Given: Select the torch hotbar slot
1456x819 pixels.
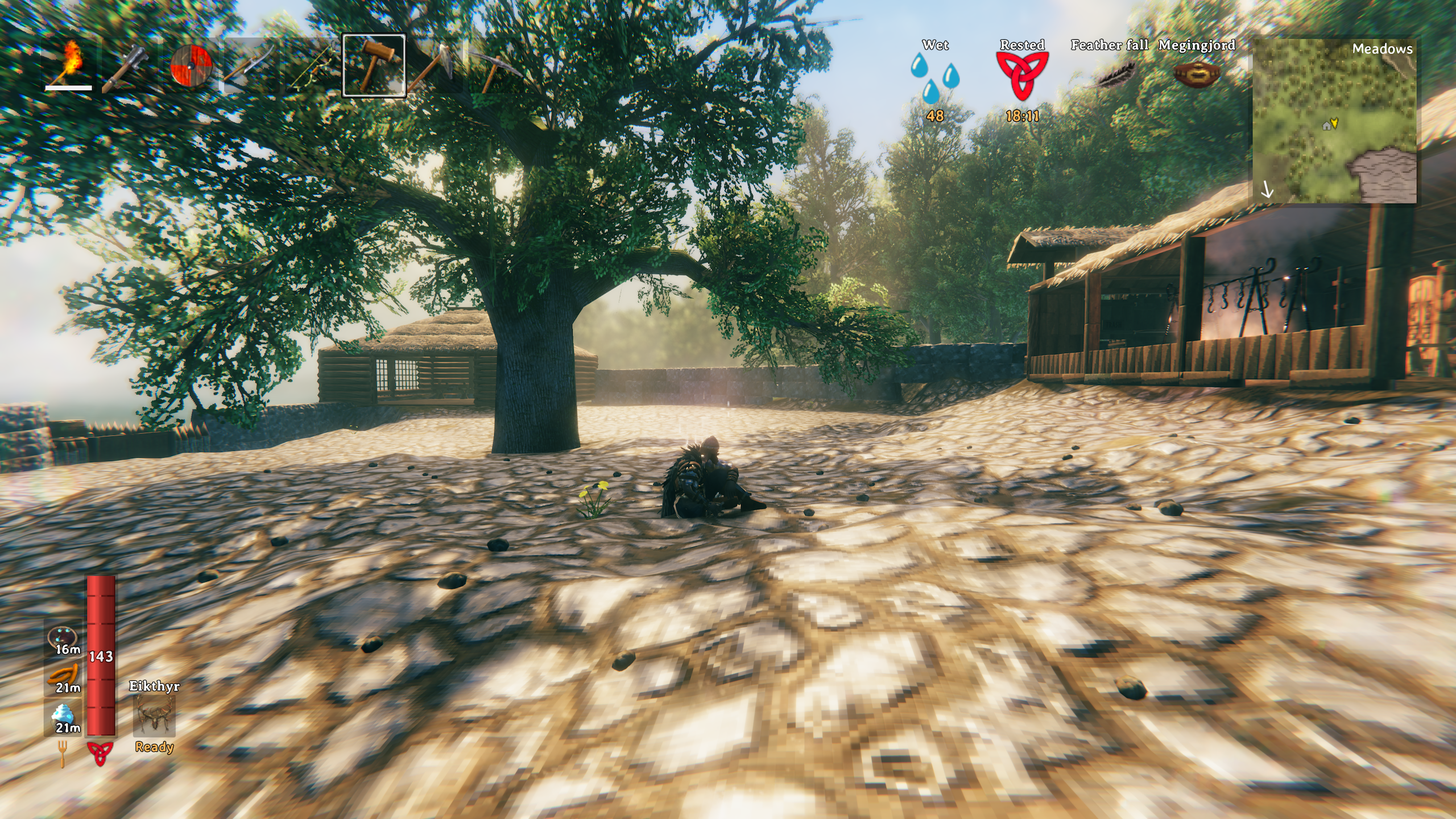Looking at the screenshot, I should pyautogui.click(x=69, y=65).
